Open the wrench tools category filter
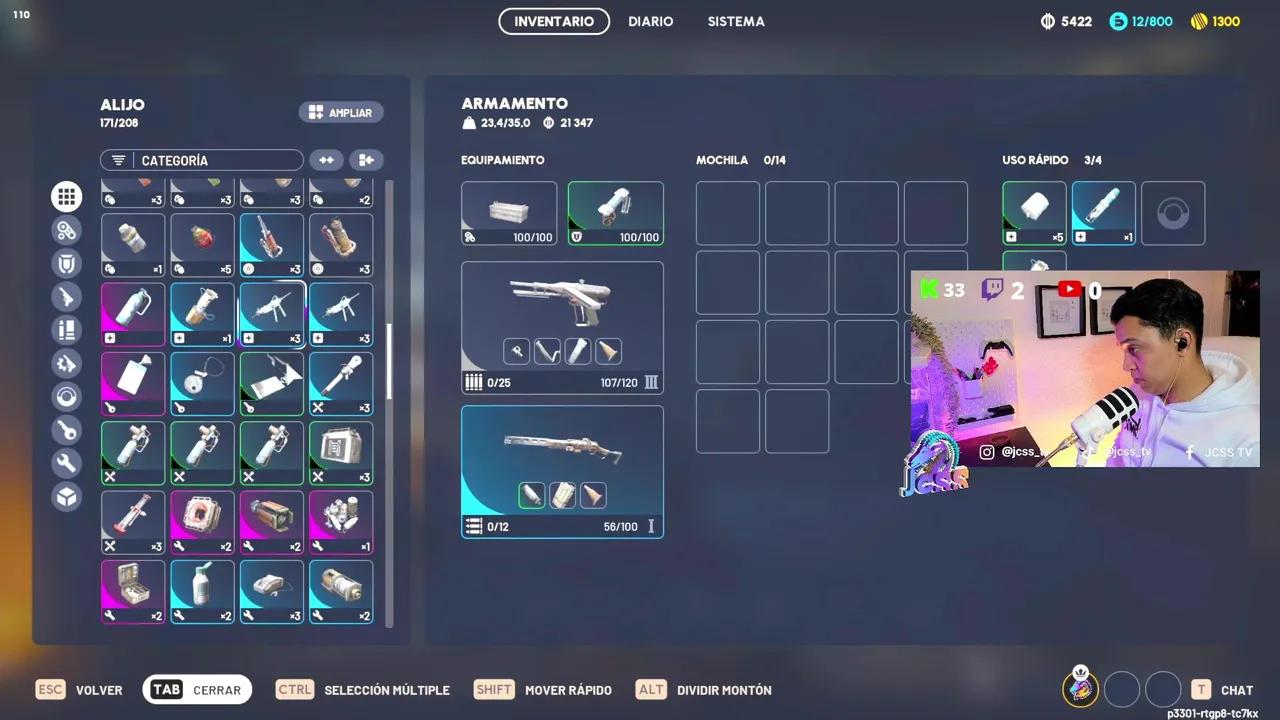This screenshot has height=720, width=1280. [x=66, y=463]
